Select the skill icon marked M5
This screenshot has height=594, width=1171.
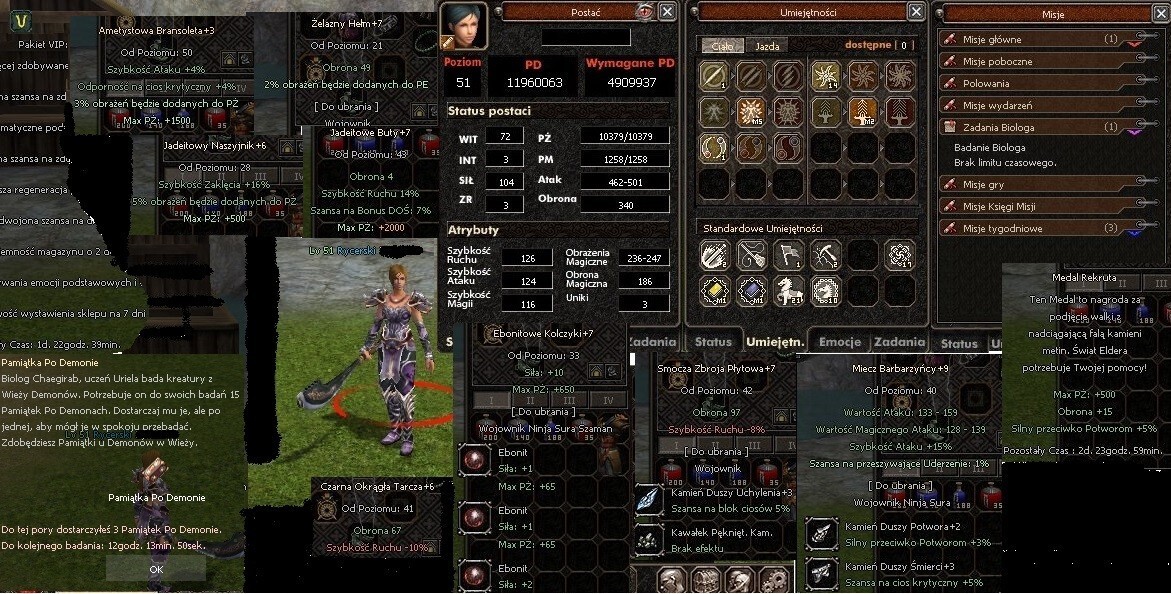pyautogui.click(x=750, y=112)
